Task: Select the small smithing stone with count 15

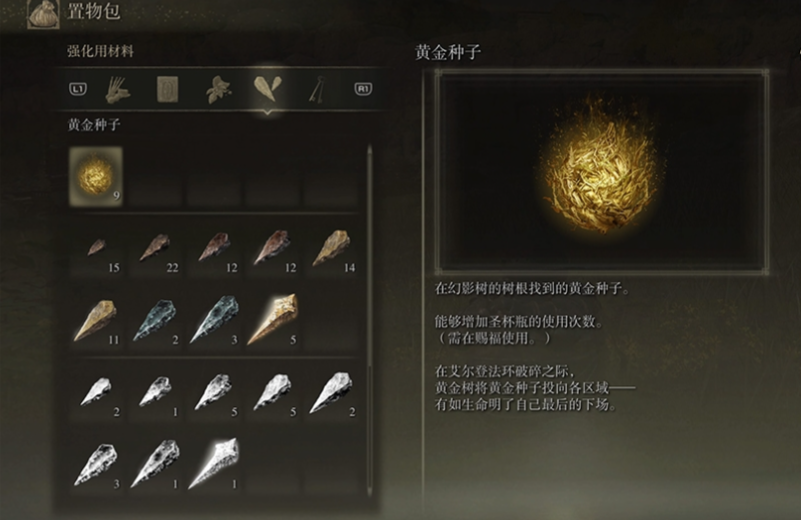Action: [x=97, y=248]
